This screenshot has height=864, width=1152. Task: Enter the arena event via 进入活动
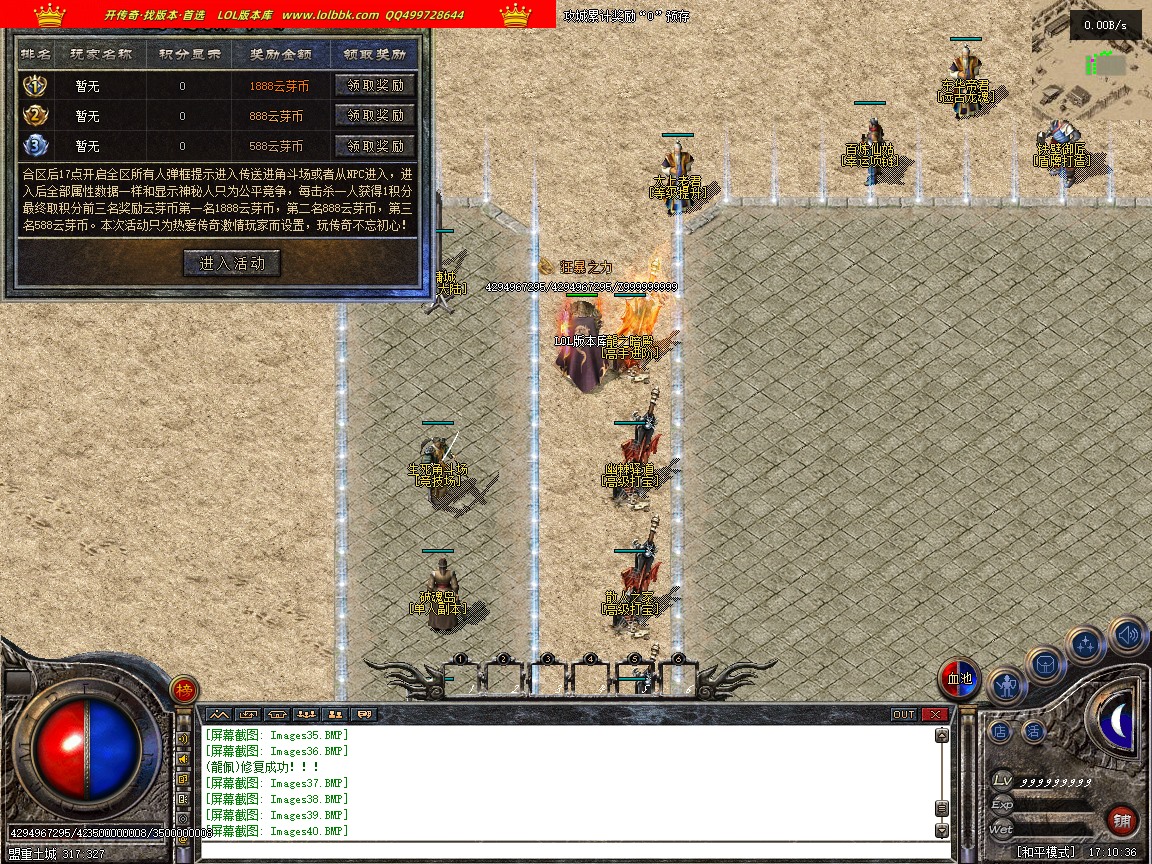(232, 263)
